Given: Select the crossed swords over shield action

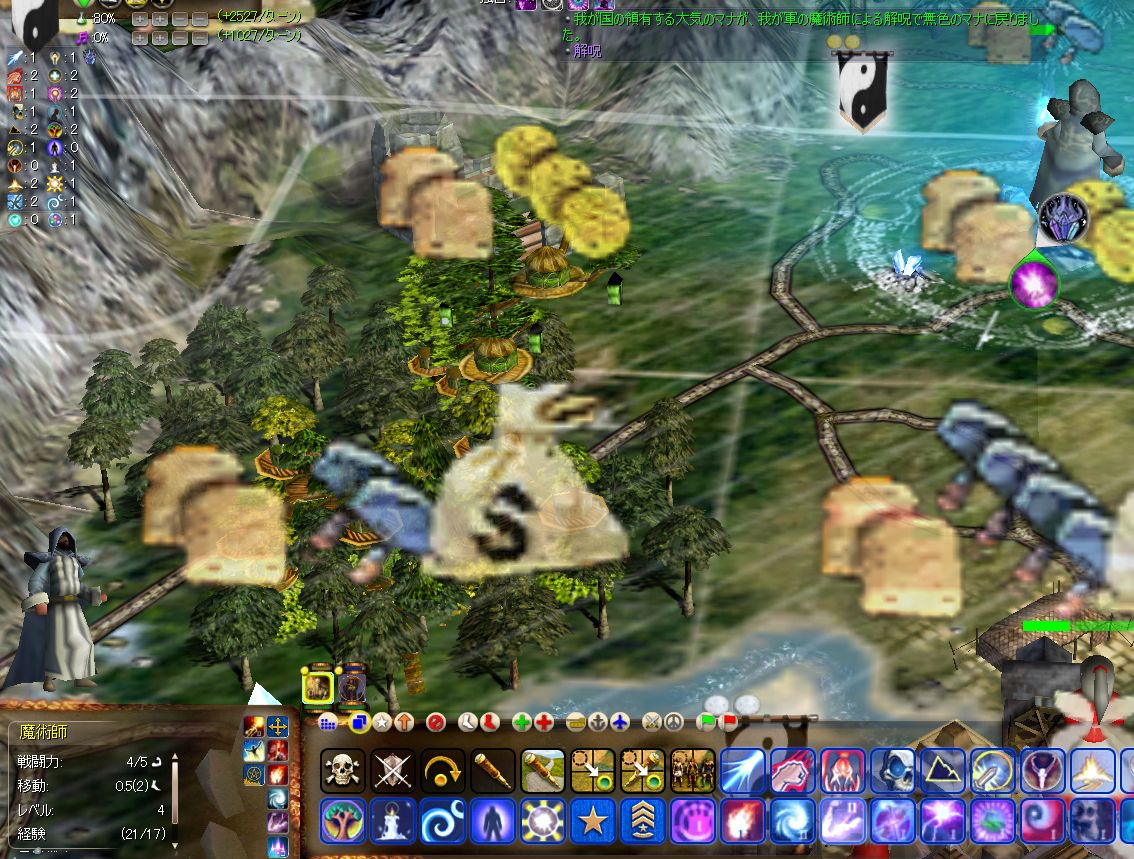Looking at the screenshot, I should click(393, 770).
